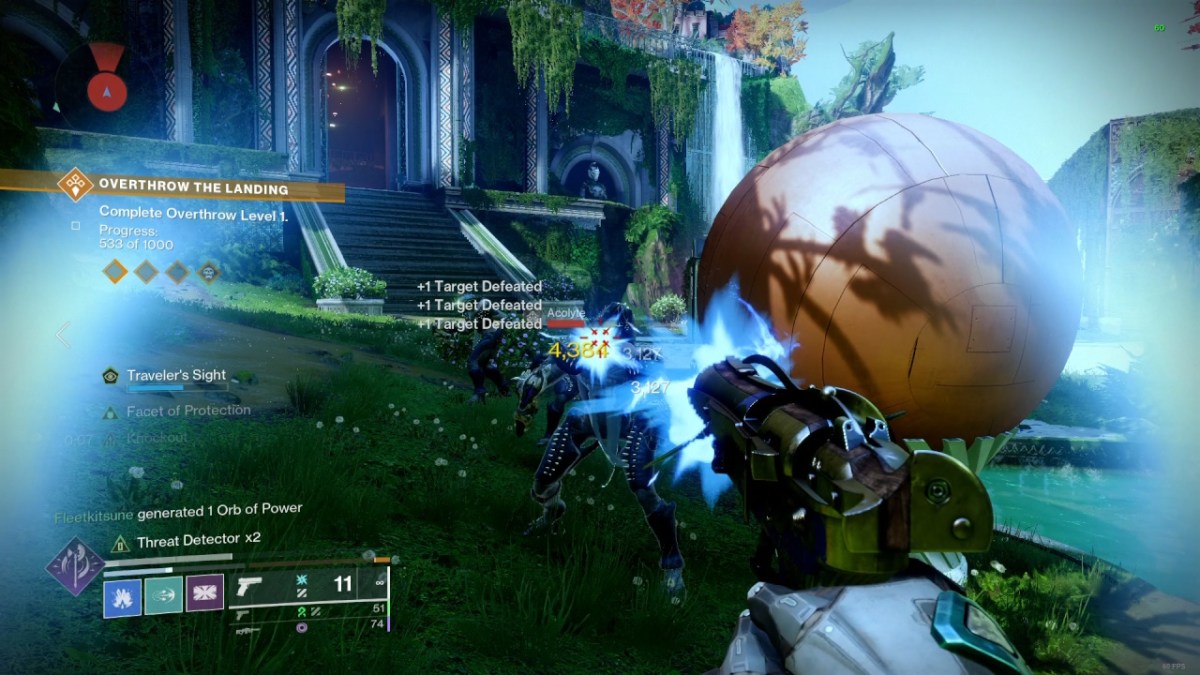Screen dimensions: 1200x675
Task: Switch to the secondary sidearm weapon slot
Action: [244, 614]
